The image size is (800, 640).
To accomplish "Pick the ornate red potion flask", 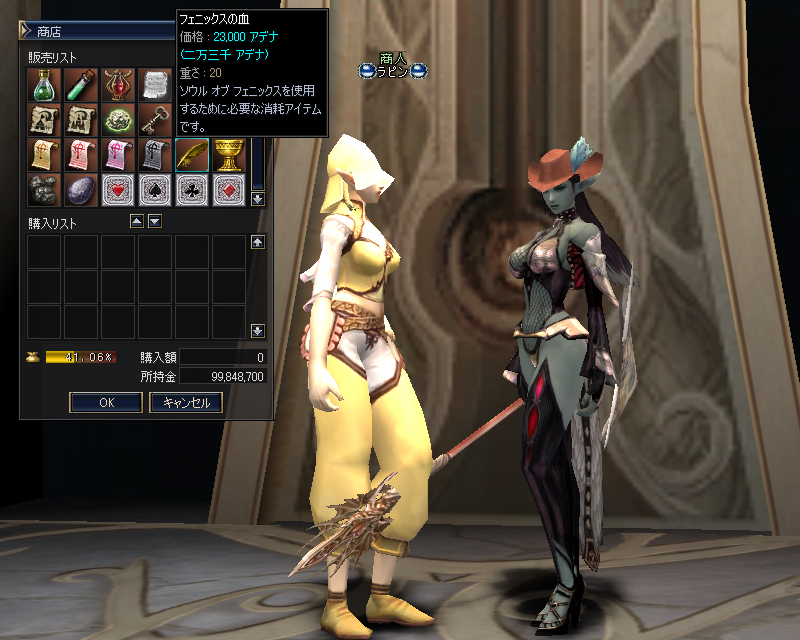I will 118,85.
